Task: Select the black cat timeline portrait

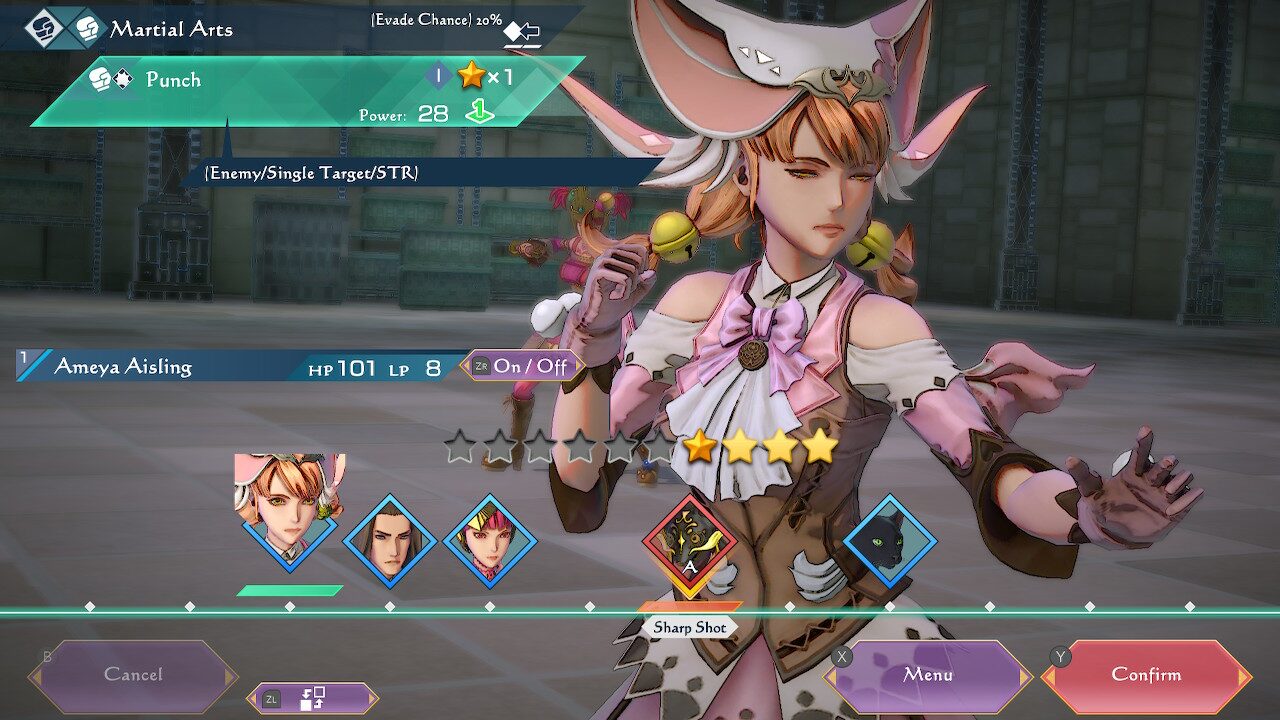Action: click(890, 541)
